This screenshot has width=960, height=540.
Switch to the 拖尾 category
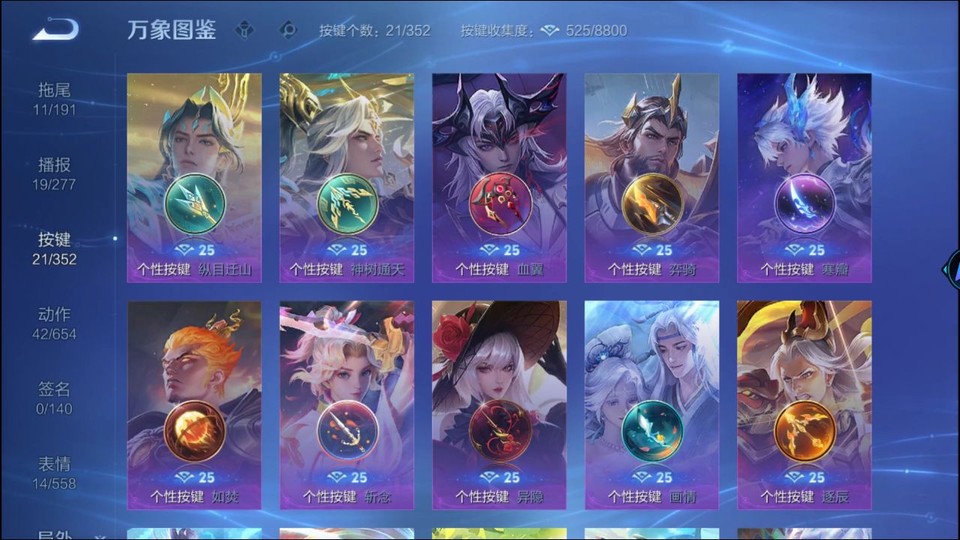(54, 98)
